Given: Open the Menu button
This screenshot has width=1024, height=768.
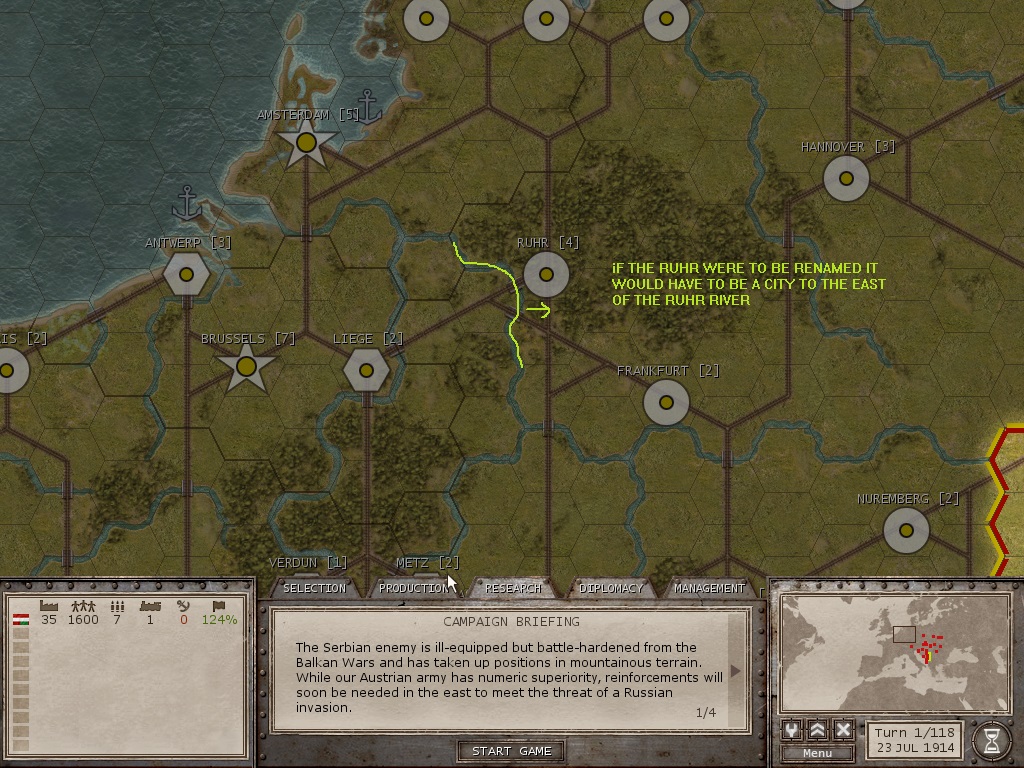Looking at the screenshot, I should pos(817,753).
